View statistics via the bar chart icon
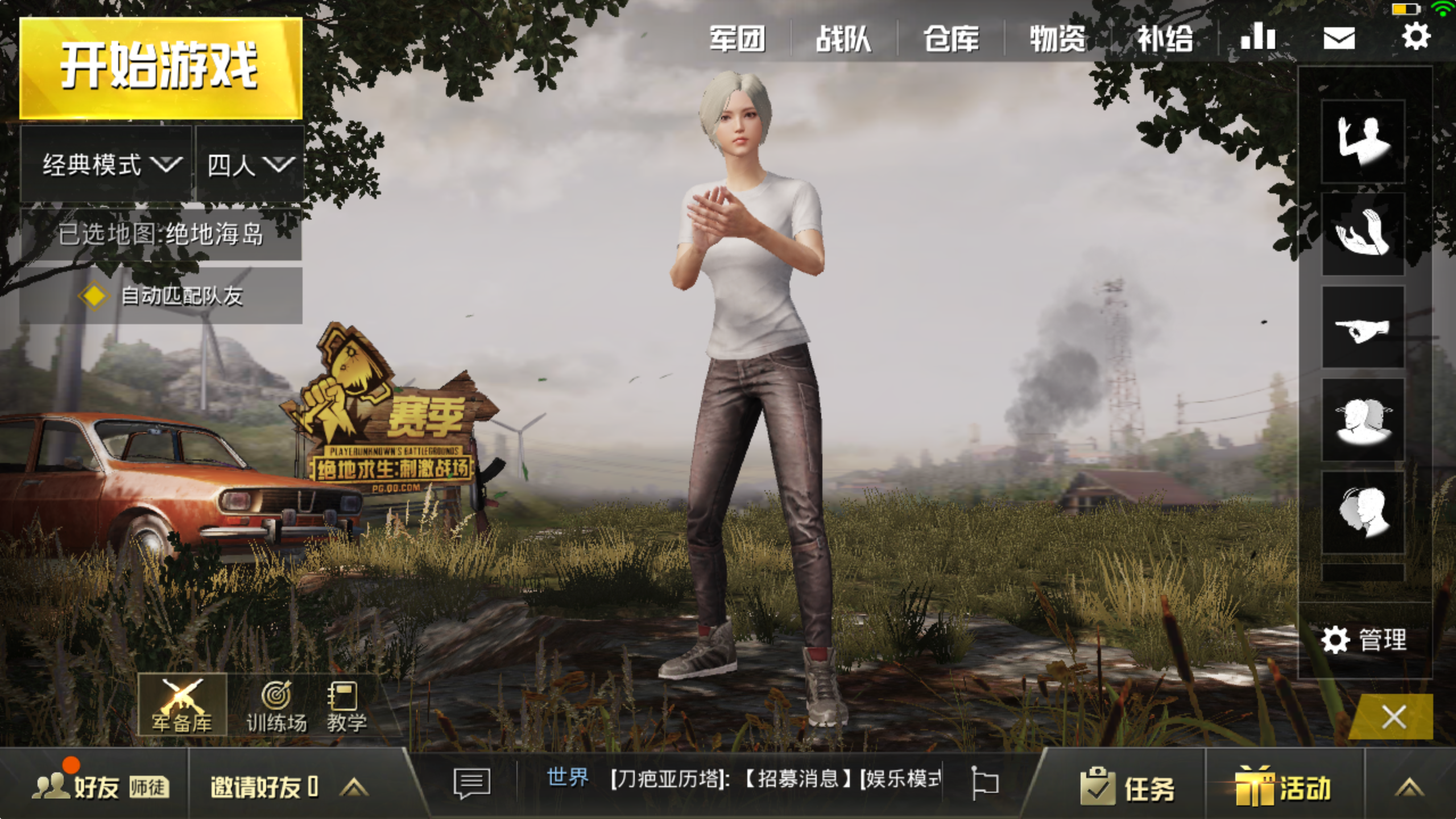1456x819 pixels. [x=1258, y=36]
